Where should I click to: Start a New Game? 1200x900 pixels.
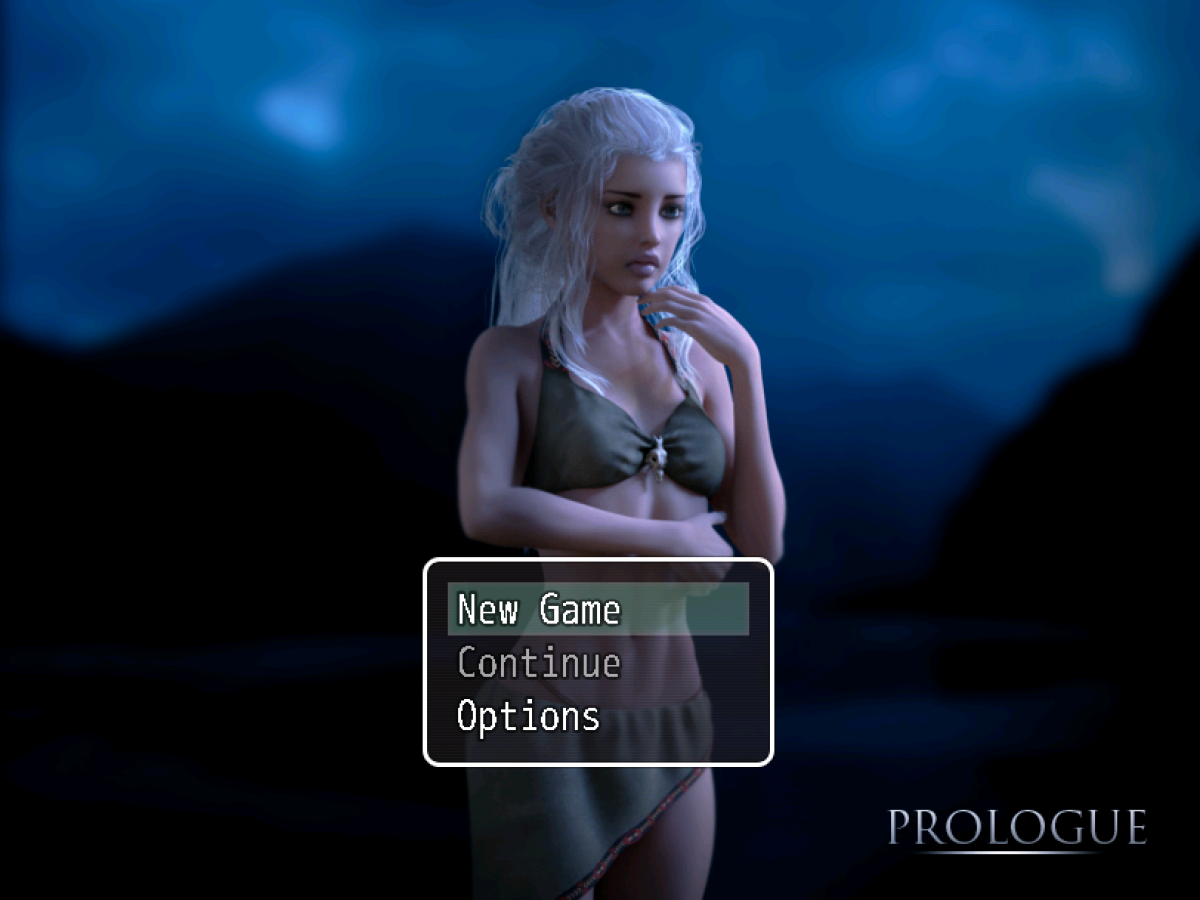click(x=540, y=609)
